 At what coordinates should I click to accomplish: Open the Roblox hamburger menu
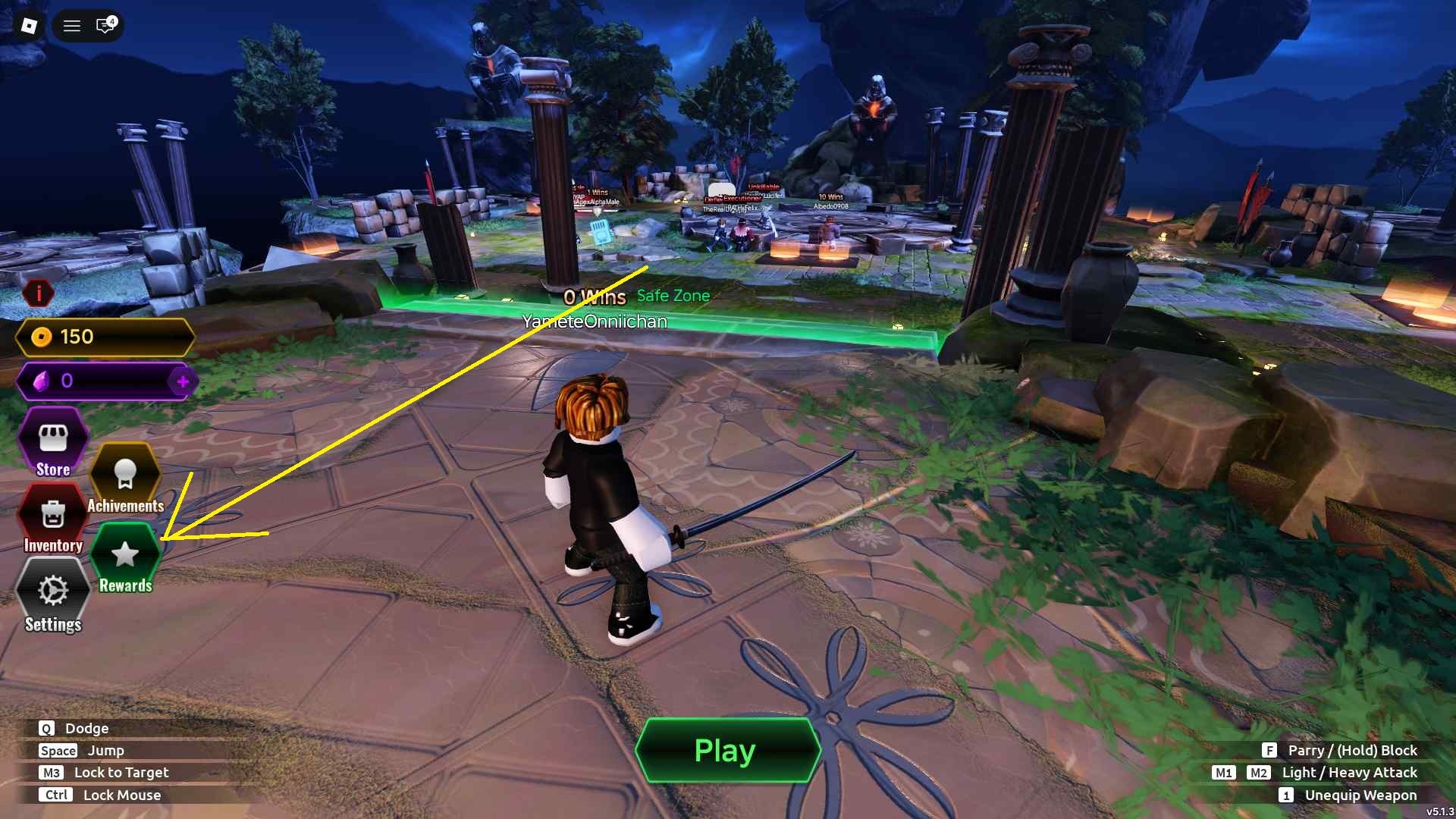click(x=71, y=26)
